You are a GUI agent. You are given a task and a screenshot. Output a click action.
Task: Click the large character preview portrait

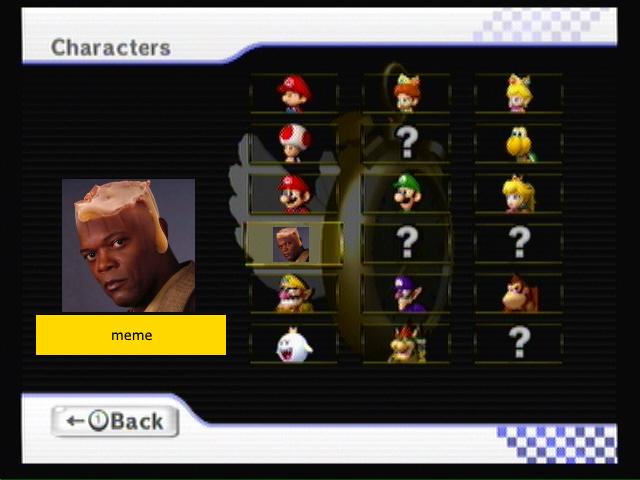click(128, 246)
